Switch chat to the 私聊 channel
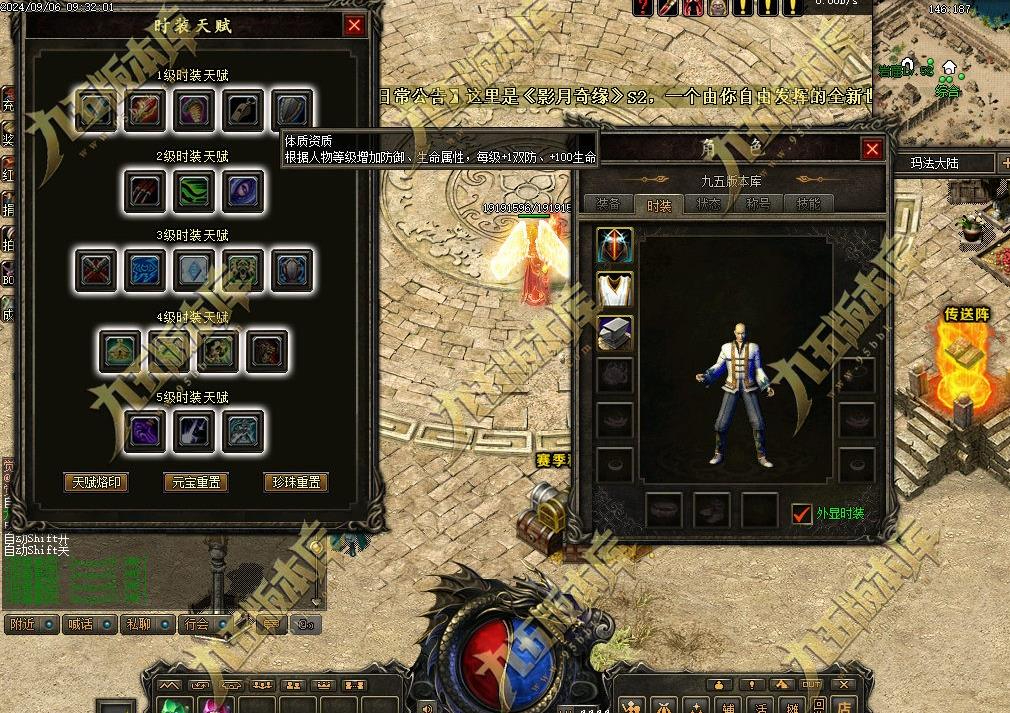The image size is (1010, 713). [138, 624]
